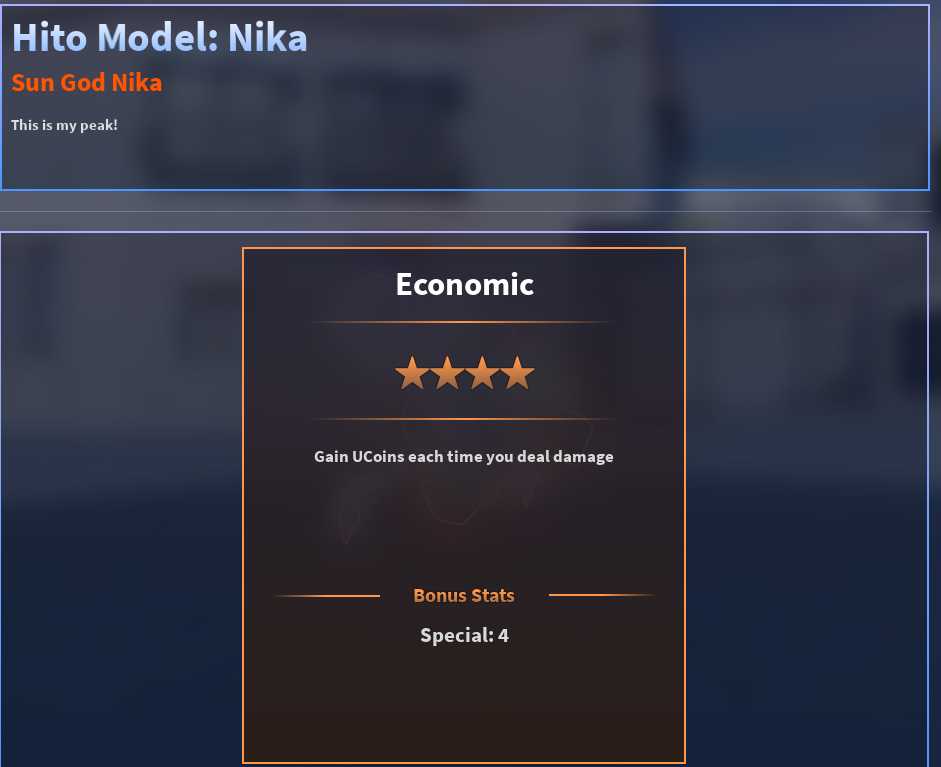Image resolution: width=941 pixels, height=767 pixels.
Task: Select the Economic trait card
Action: 464,505
